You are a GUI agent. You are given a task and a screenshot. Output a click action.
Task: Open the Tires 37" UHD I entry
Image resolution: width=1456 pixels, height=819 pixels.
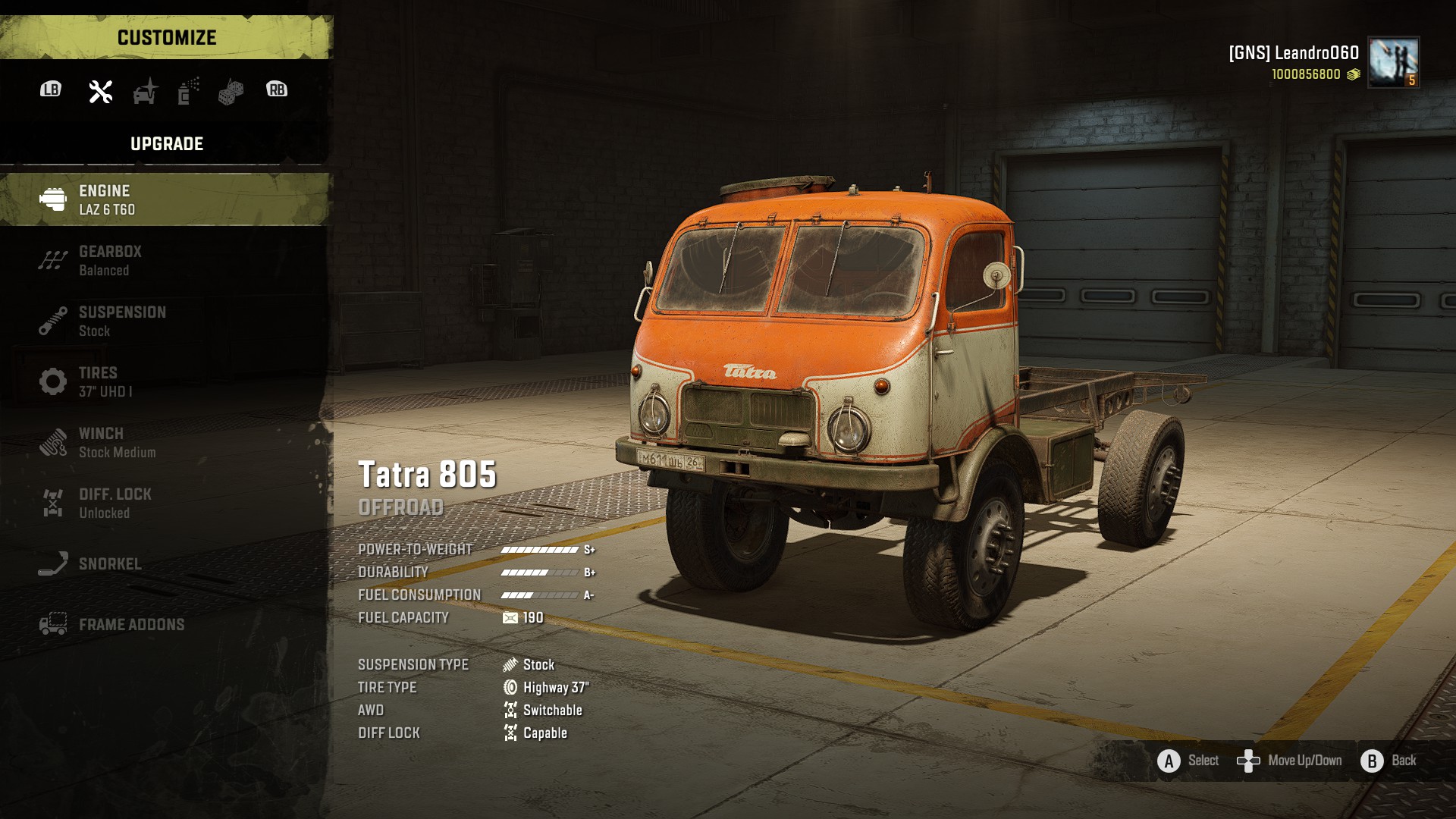(x=165, y=381)
